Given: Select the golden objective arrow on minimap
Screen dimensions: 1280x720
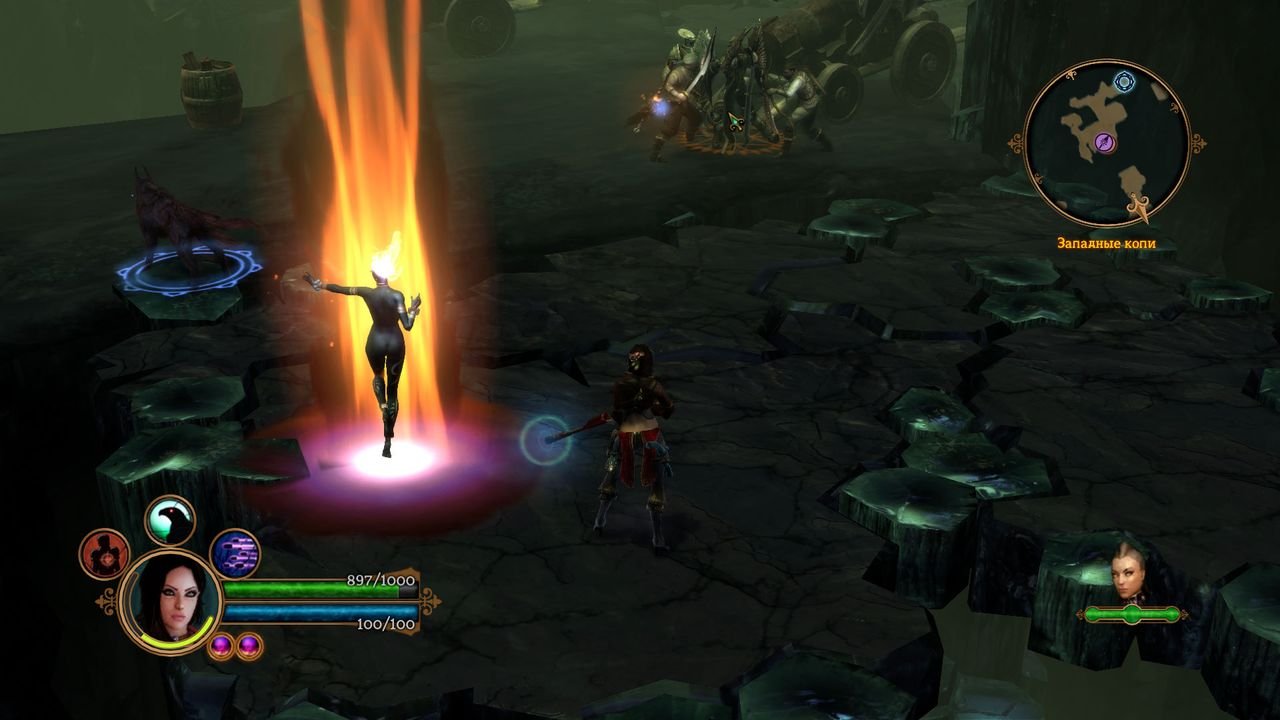Looking at the screenshot, I should coord(1138,207).
